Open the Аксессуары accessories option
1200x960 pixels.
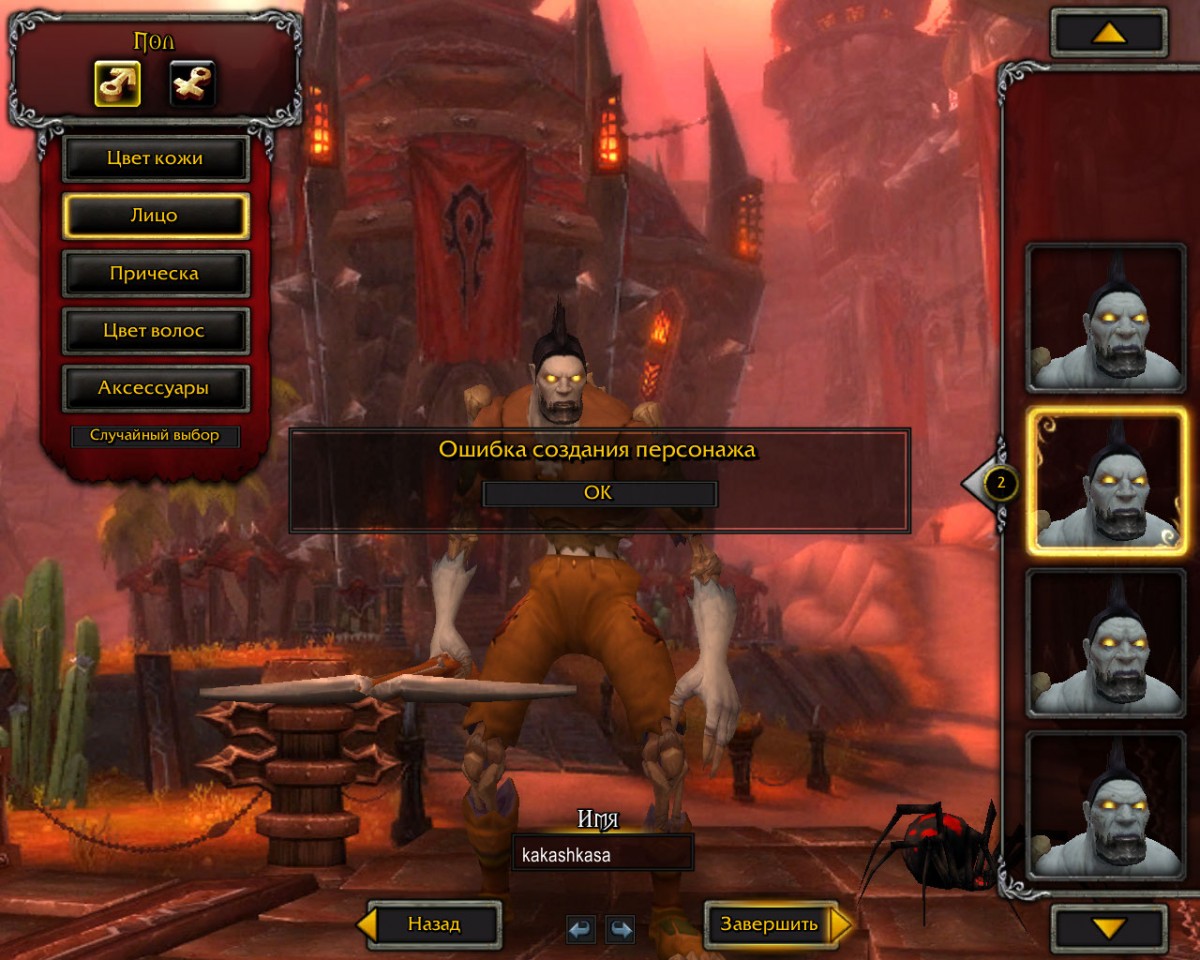click(155, 387)
